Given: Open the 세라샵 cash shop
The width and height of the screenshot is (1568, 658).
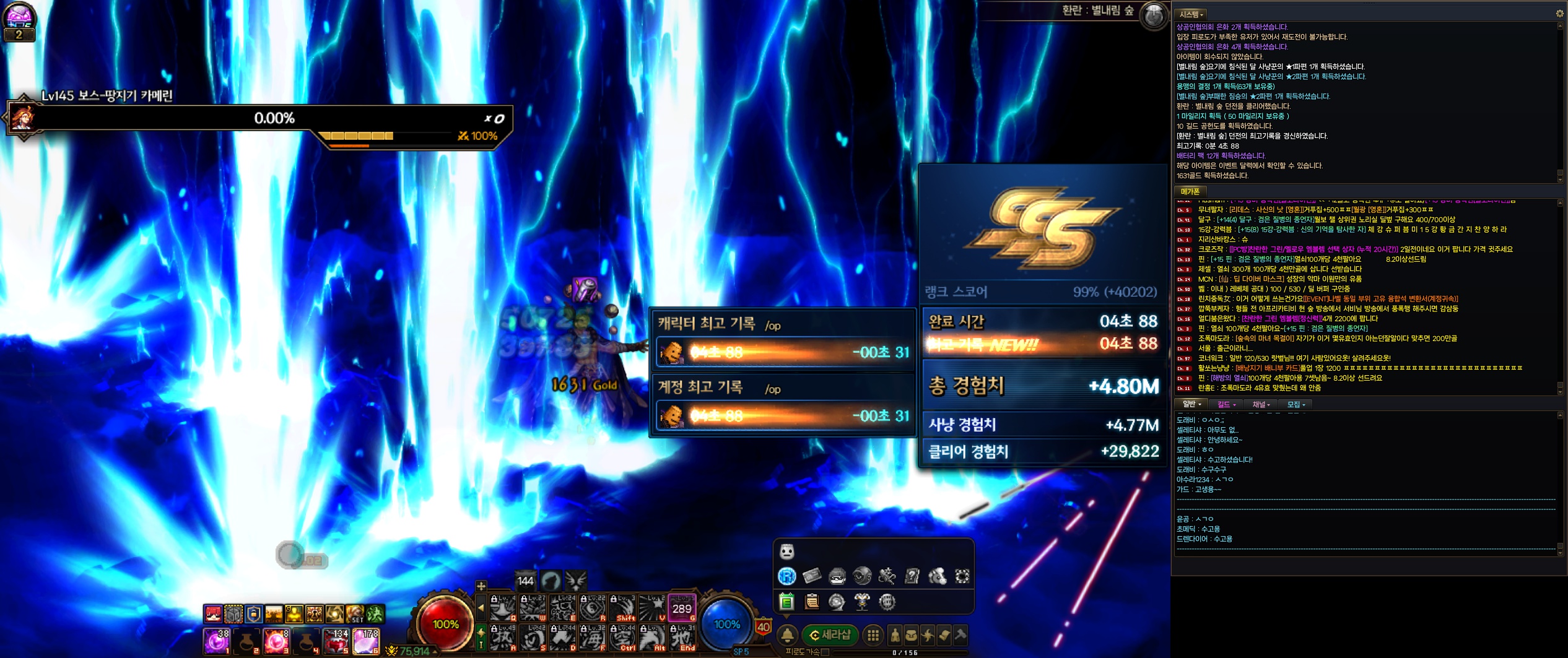Looking at the screenshot, I should click(x=830, y=634).
